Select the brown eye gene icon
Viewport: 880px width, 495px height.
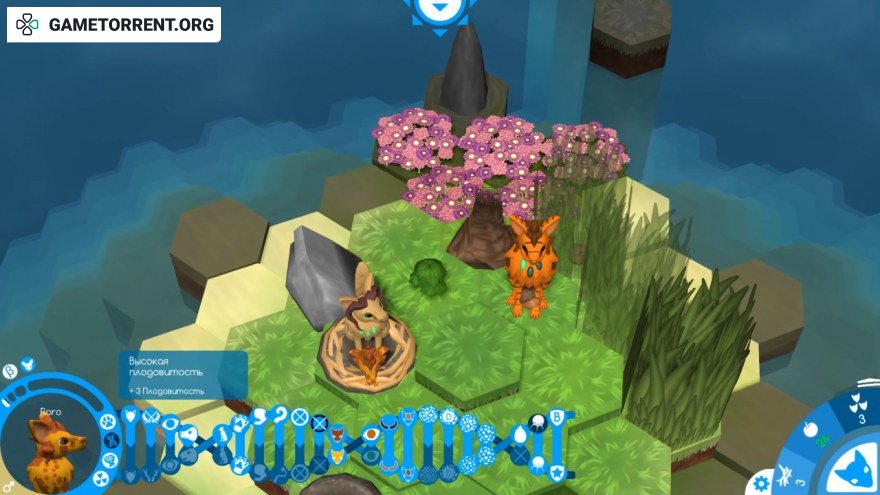(x=371, y=434)
